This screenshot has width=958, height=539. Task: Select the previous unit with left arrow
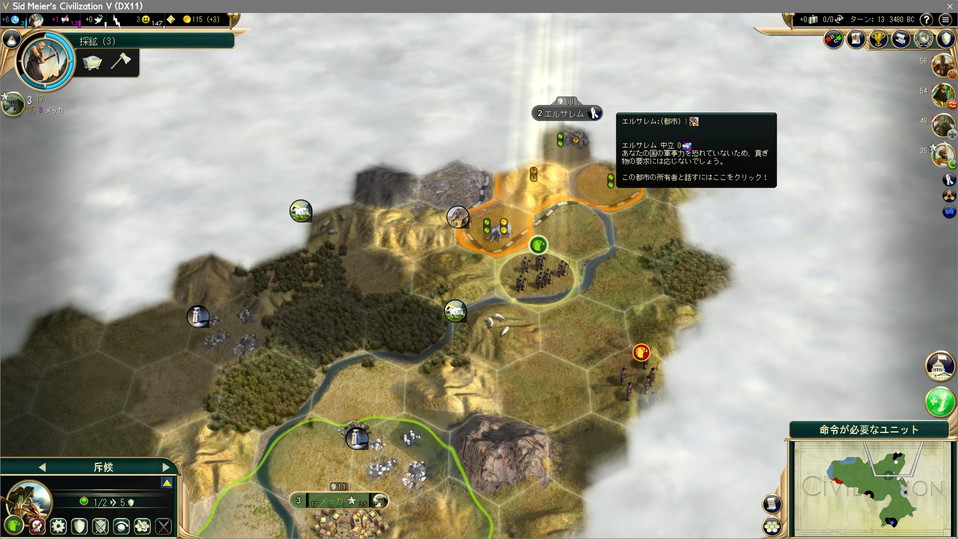click(x=41, y=466)
